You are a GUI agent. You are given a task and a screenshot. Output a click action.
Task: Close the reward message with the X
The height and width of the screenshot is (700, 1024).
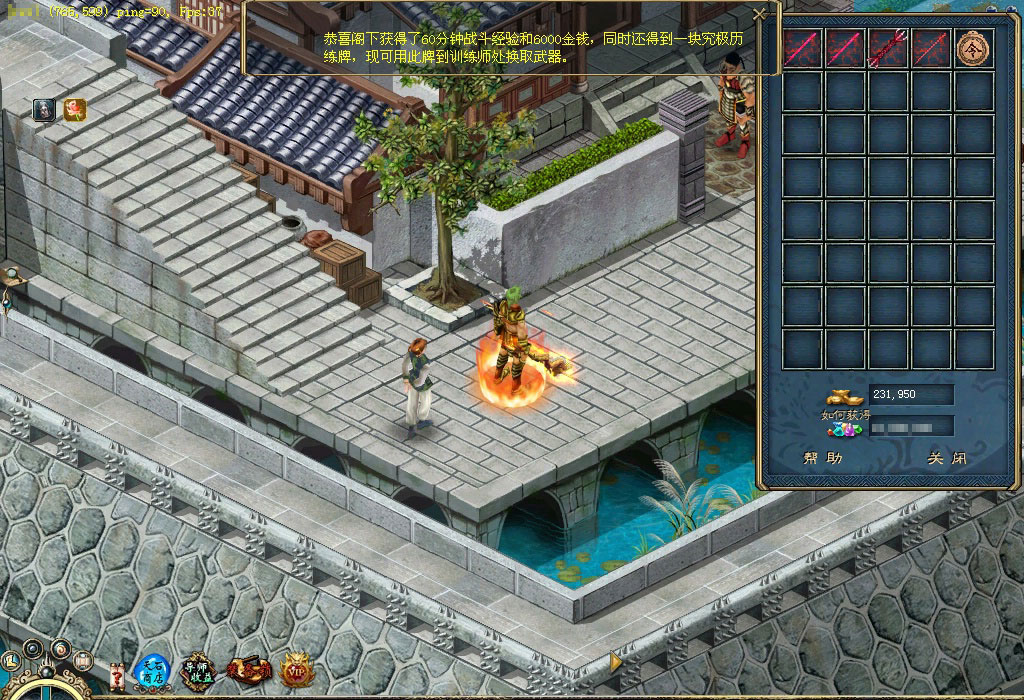tap(760, 14)
